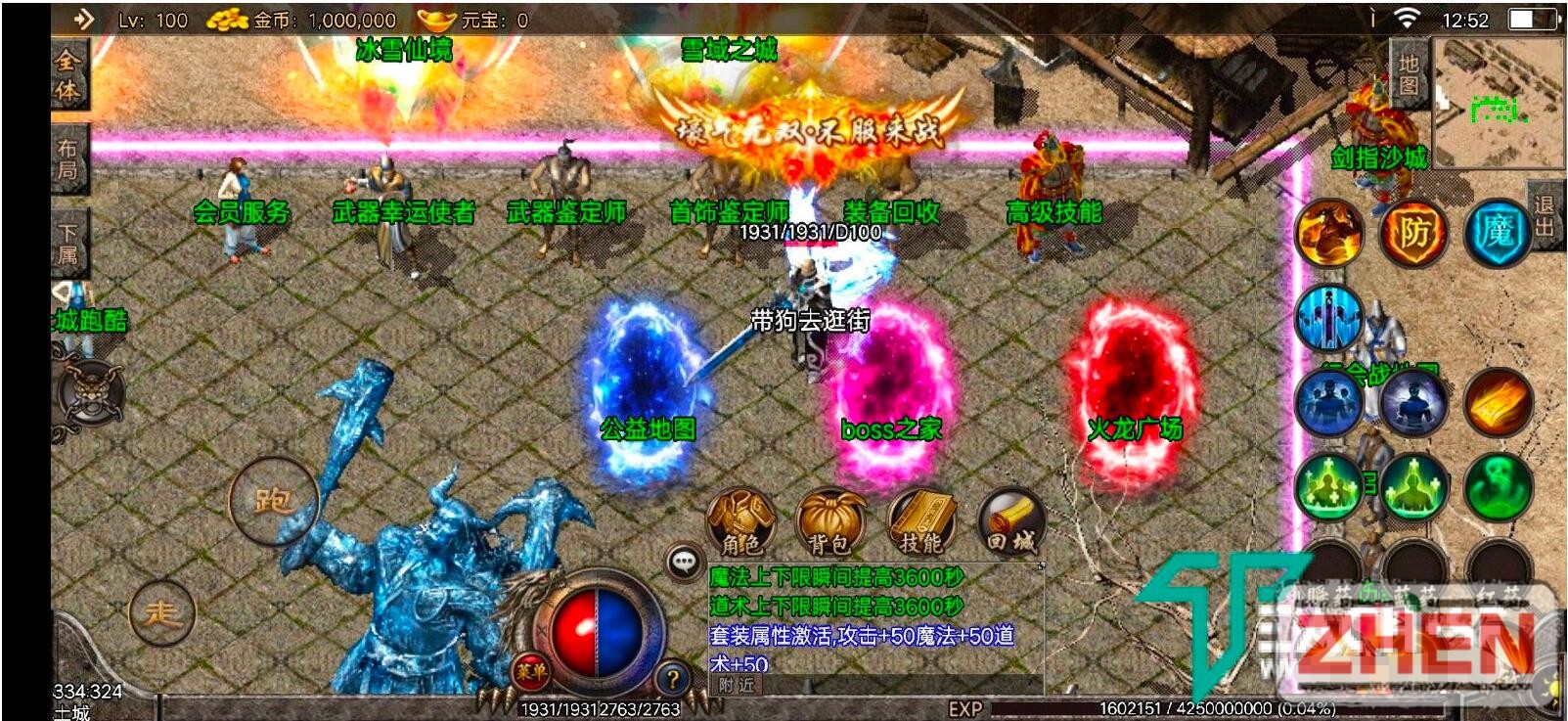1568x721 pixels.
Task: Use the flaming talisman skill
Action: (x=1497, y=402)
